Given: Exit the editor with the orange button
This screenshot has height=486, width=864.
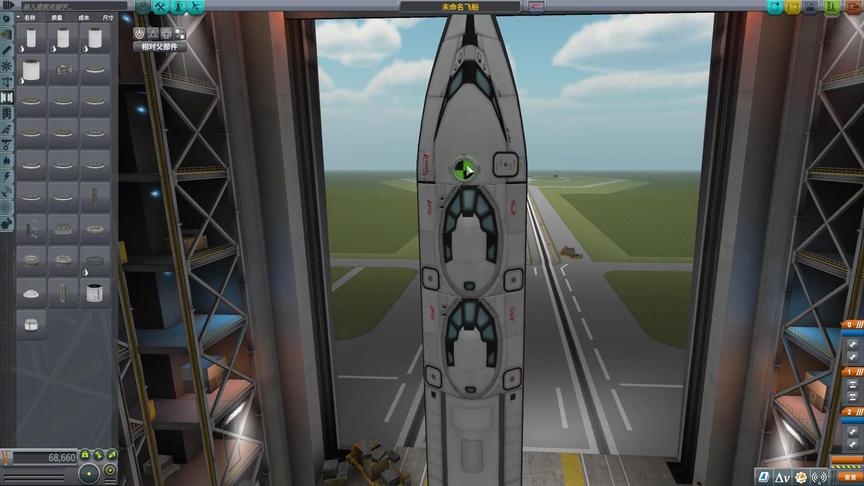Looking at the screenshot, I should pyautogui.click(x=853, y=7).
